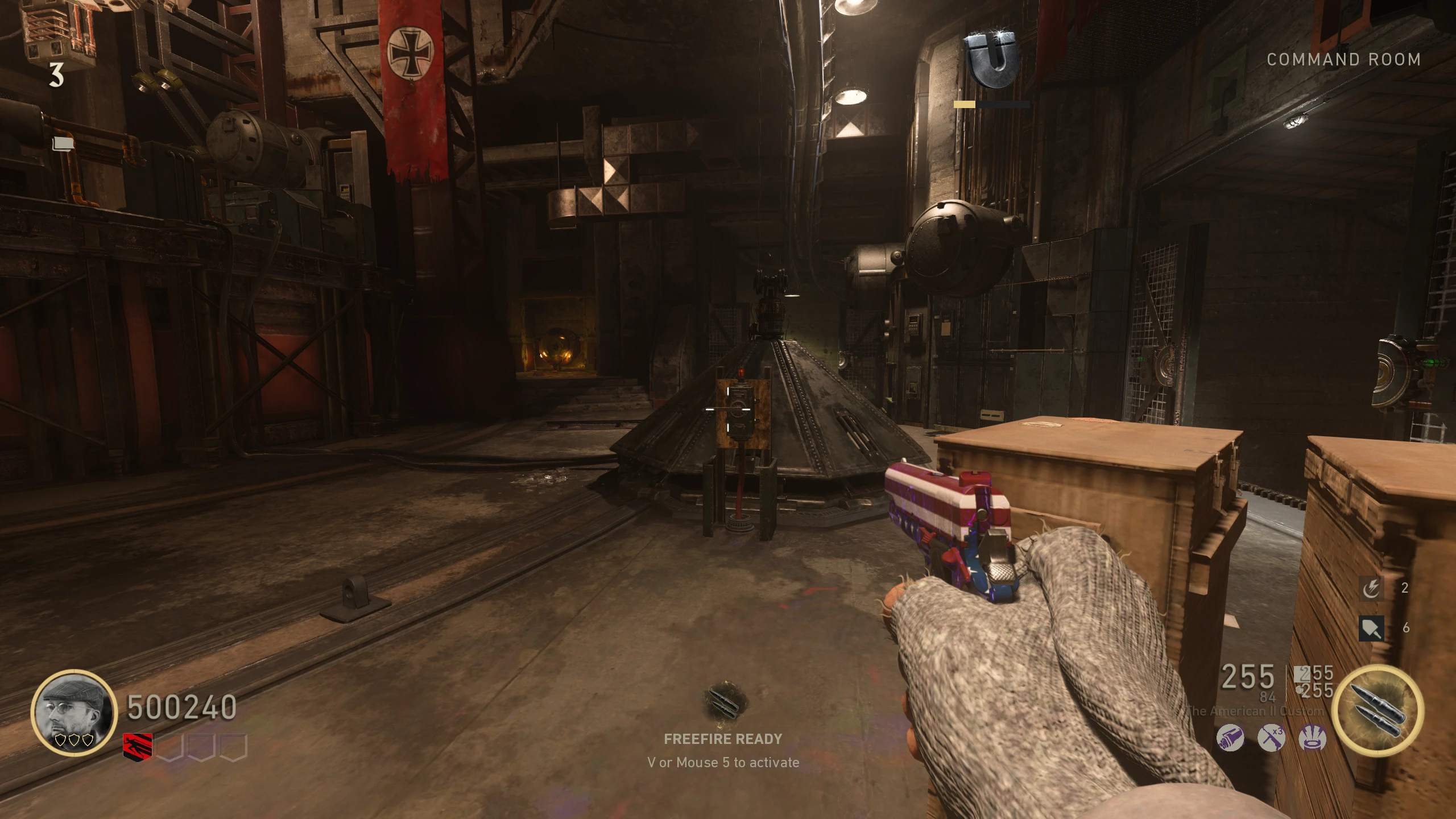1456x819 pixels.
Task: Click the purple flashlight mod icon
Action: click(1230, 739)
